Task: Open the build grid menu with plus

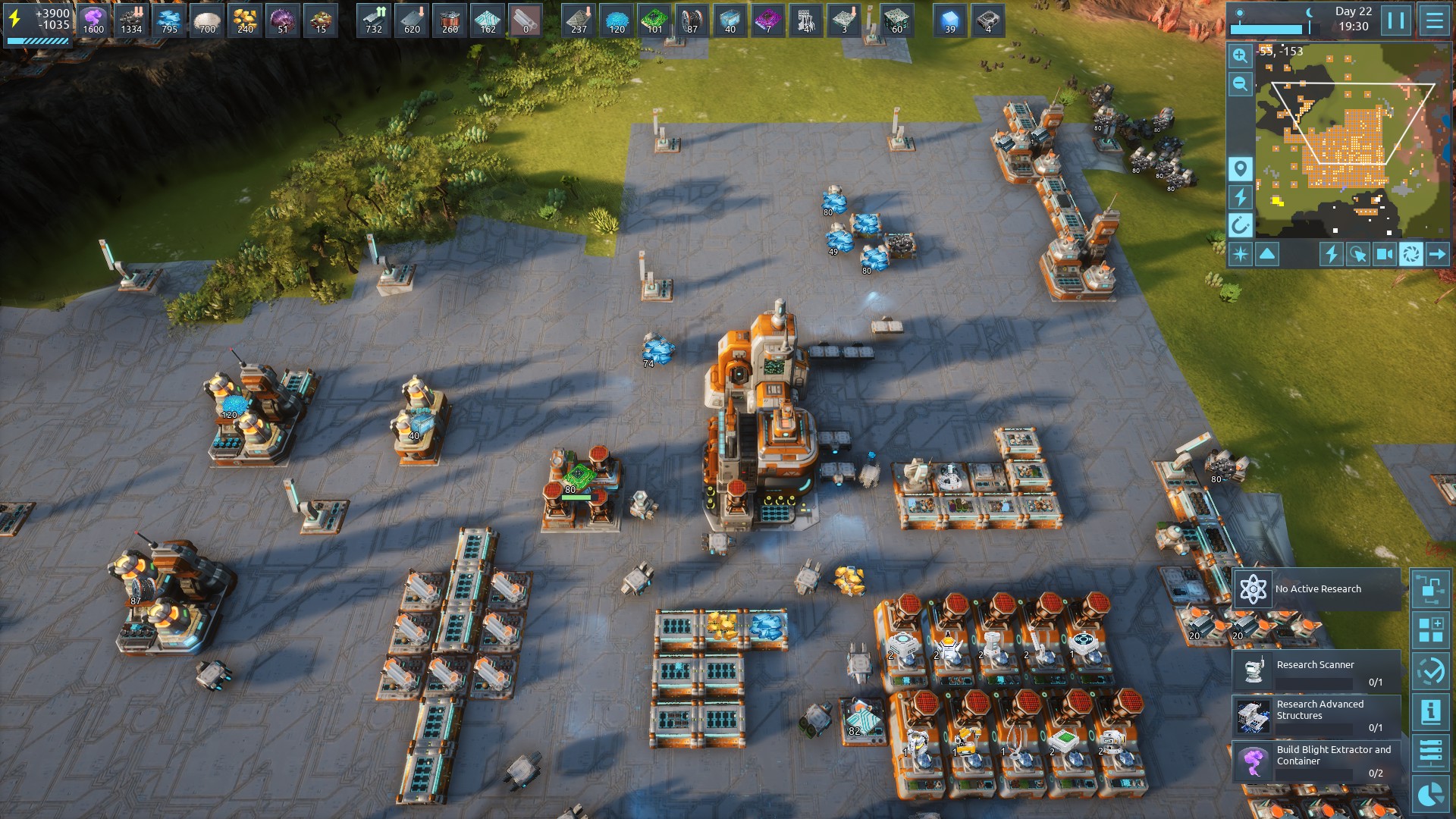Action: pos(1431,630)
